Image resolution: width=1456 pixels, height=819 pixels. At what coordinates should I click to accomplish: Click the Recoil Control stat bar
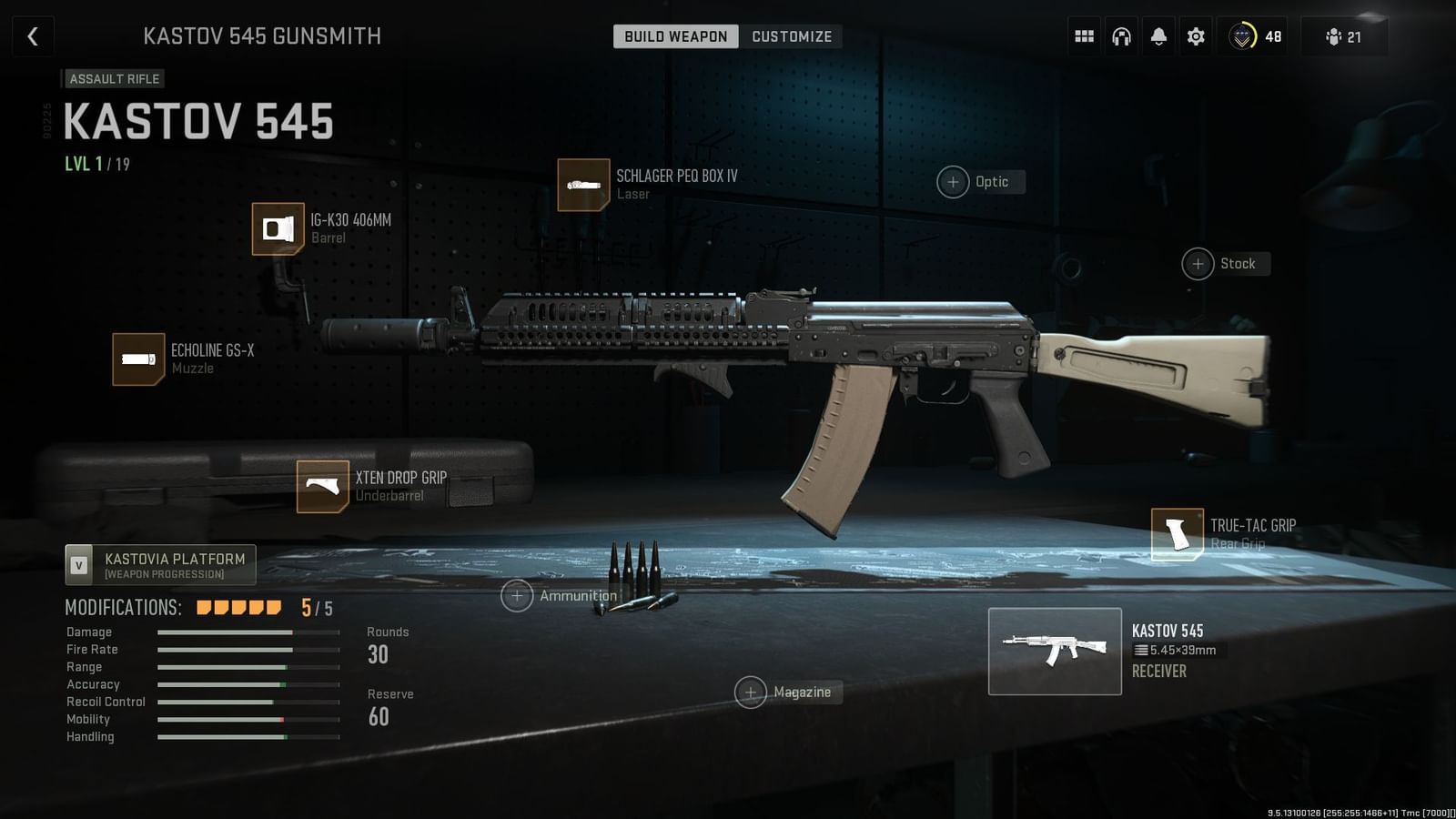tap(248, 702)
